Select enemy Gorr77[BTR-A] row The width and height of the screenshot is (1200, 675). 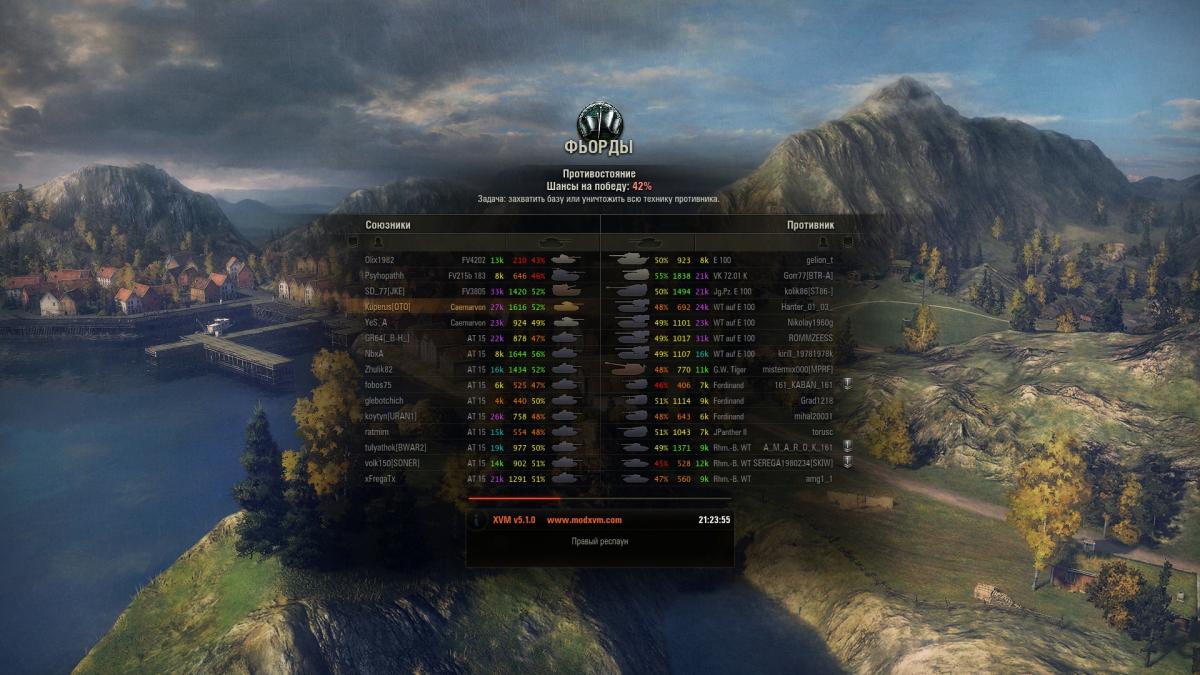point(808,275)
